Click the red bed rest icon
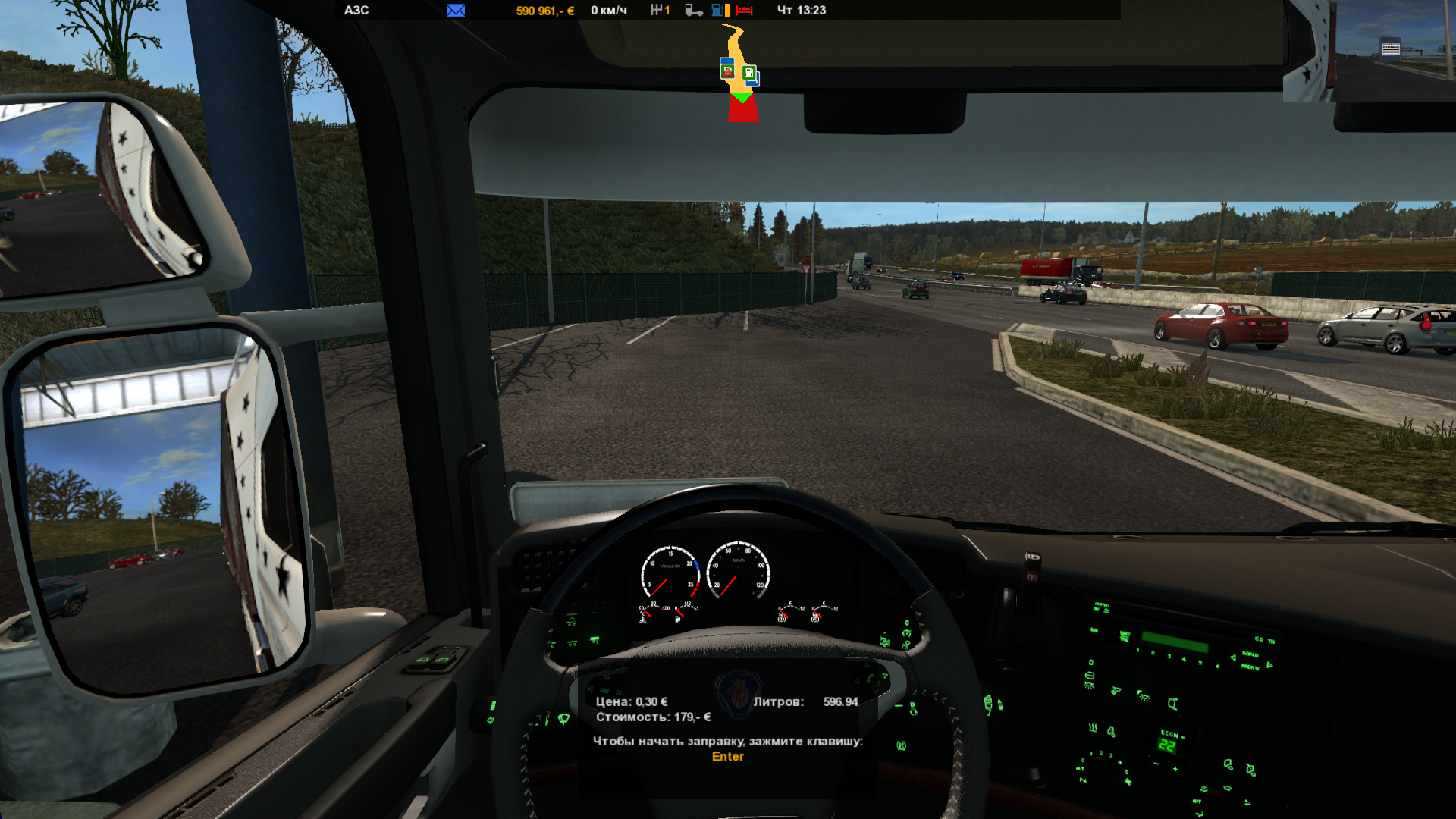The image size is (1456, 819). (744, 11)
